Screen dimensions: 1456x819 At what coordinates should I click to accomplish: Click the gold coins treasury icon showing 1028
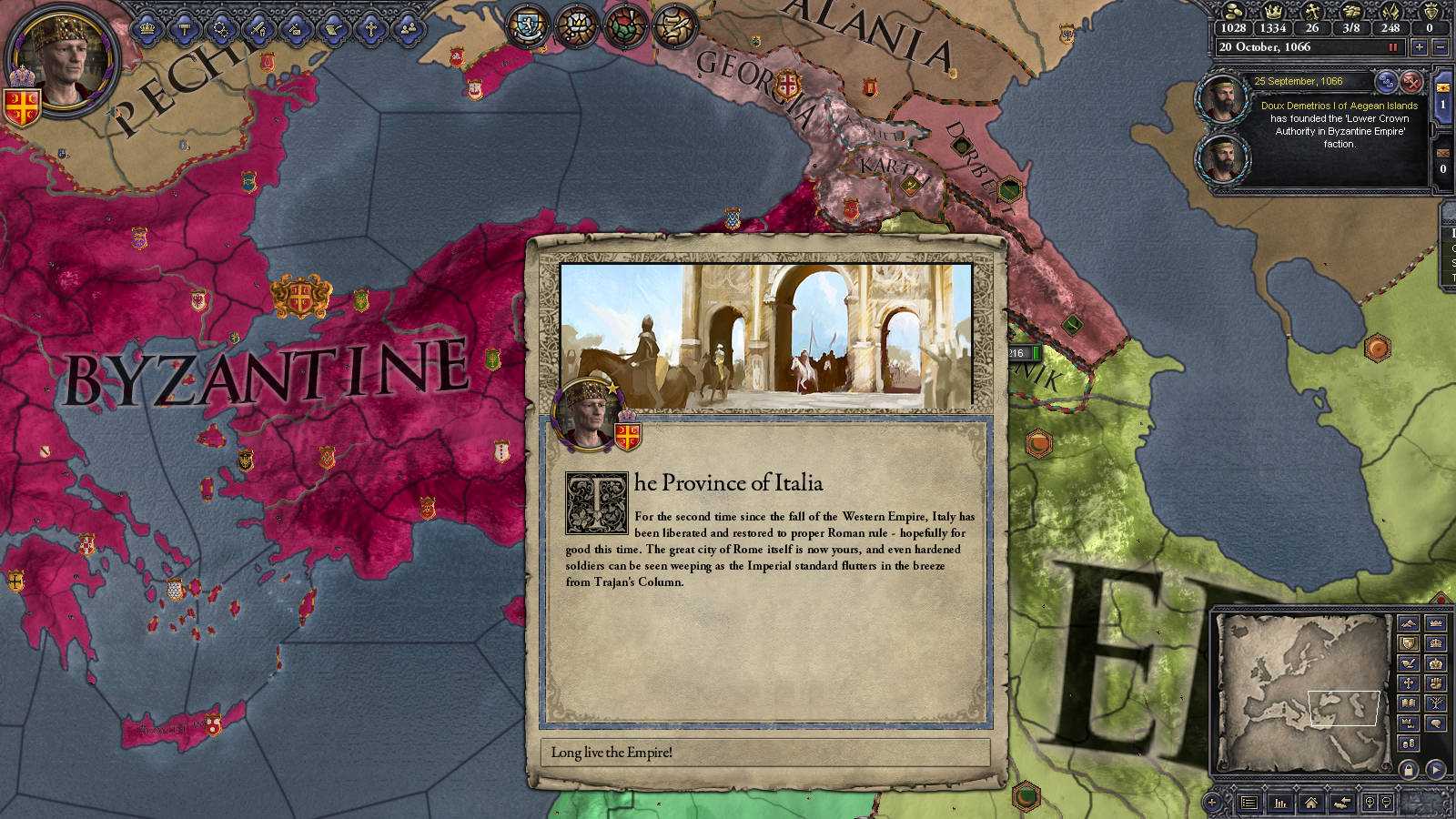click(x=1233, y=12)
